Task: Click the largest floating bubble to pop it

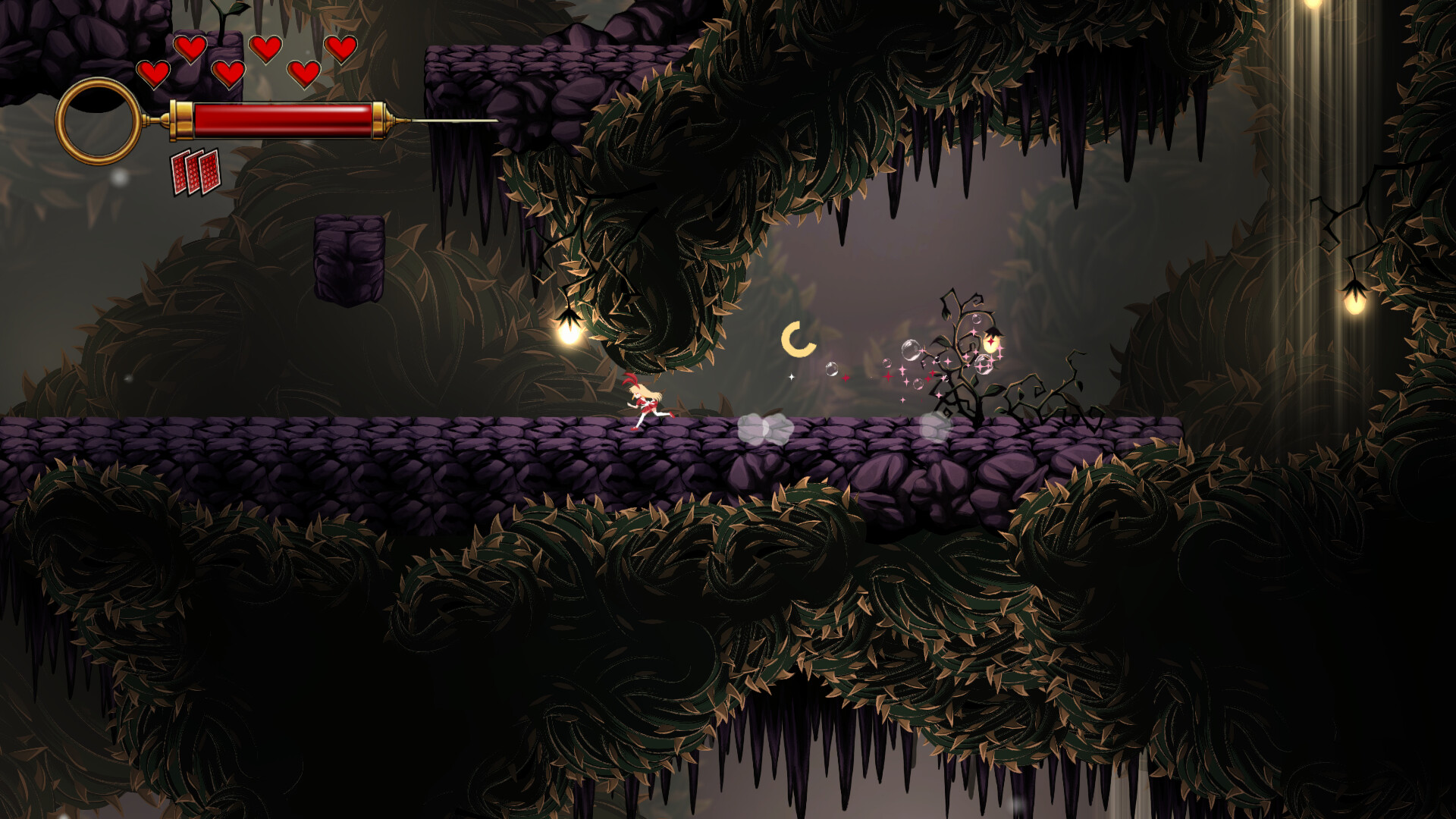Action: pos(912,349)
